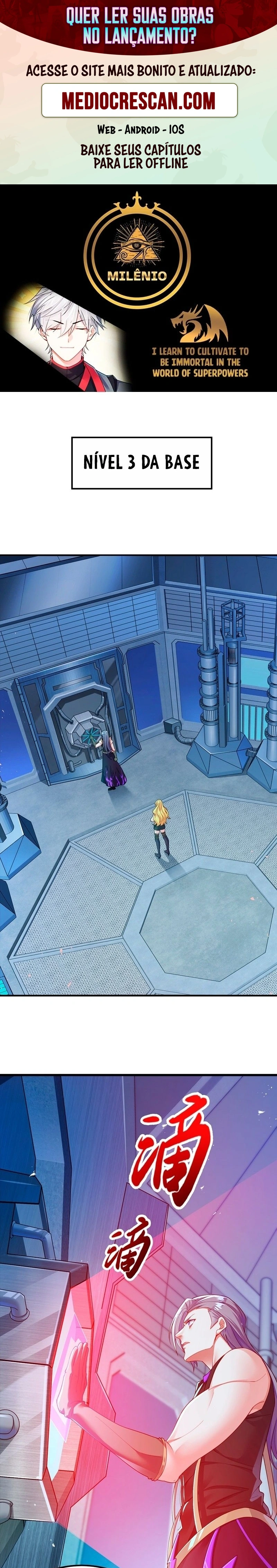Image resolution: width=277 pixels, height=1568 pixels.
Task: Open the MEDIOCRESCAN.COM site banner link
Action: point(139,101)
